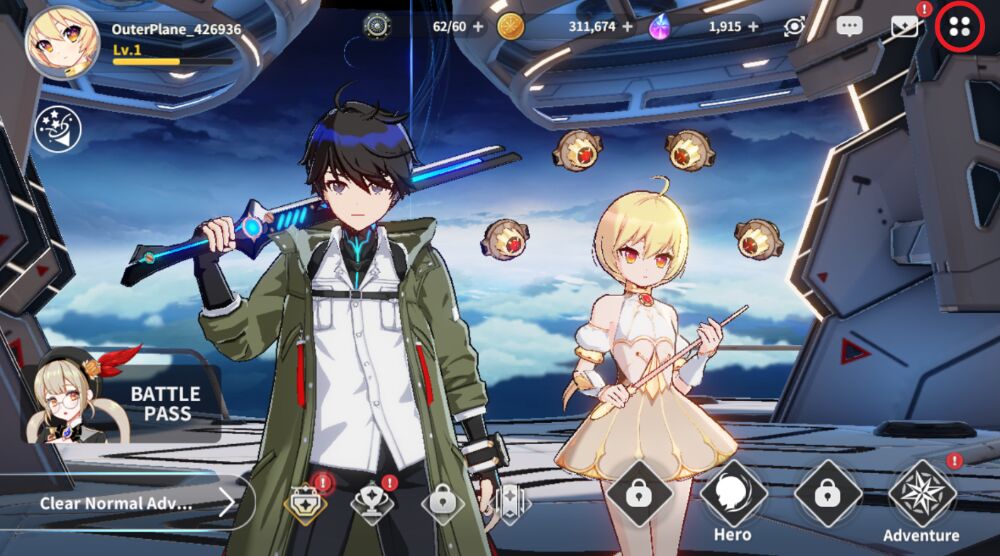The image size is (1000, 556).
Task: Open the Adventure menu
Action: click(x=921, y=500)
